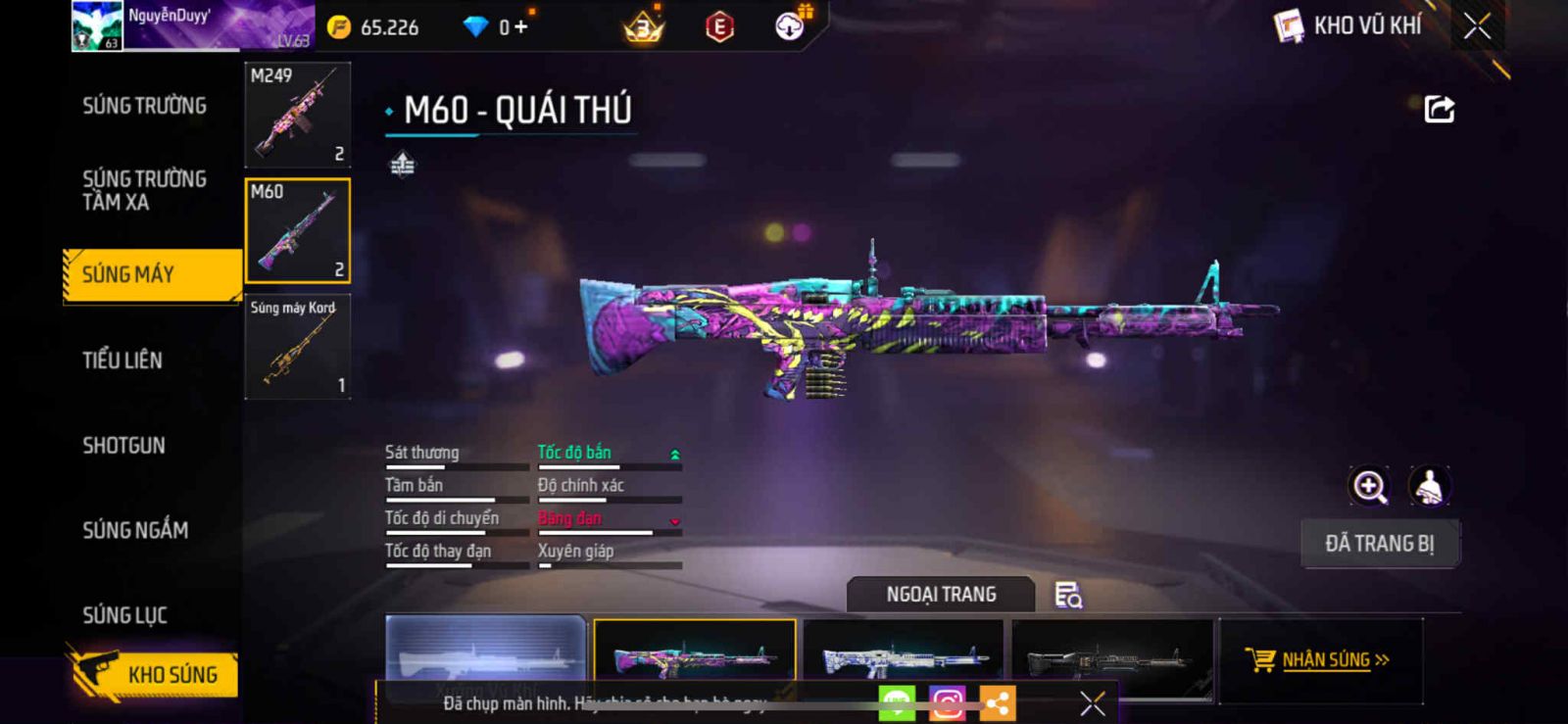Share screenshot to Instagram
This screenshot has width=1568, height=724.
point(947,702)
